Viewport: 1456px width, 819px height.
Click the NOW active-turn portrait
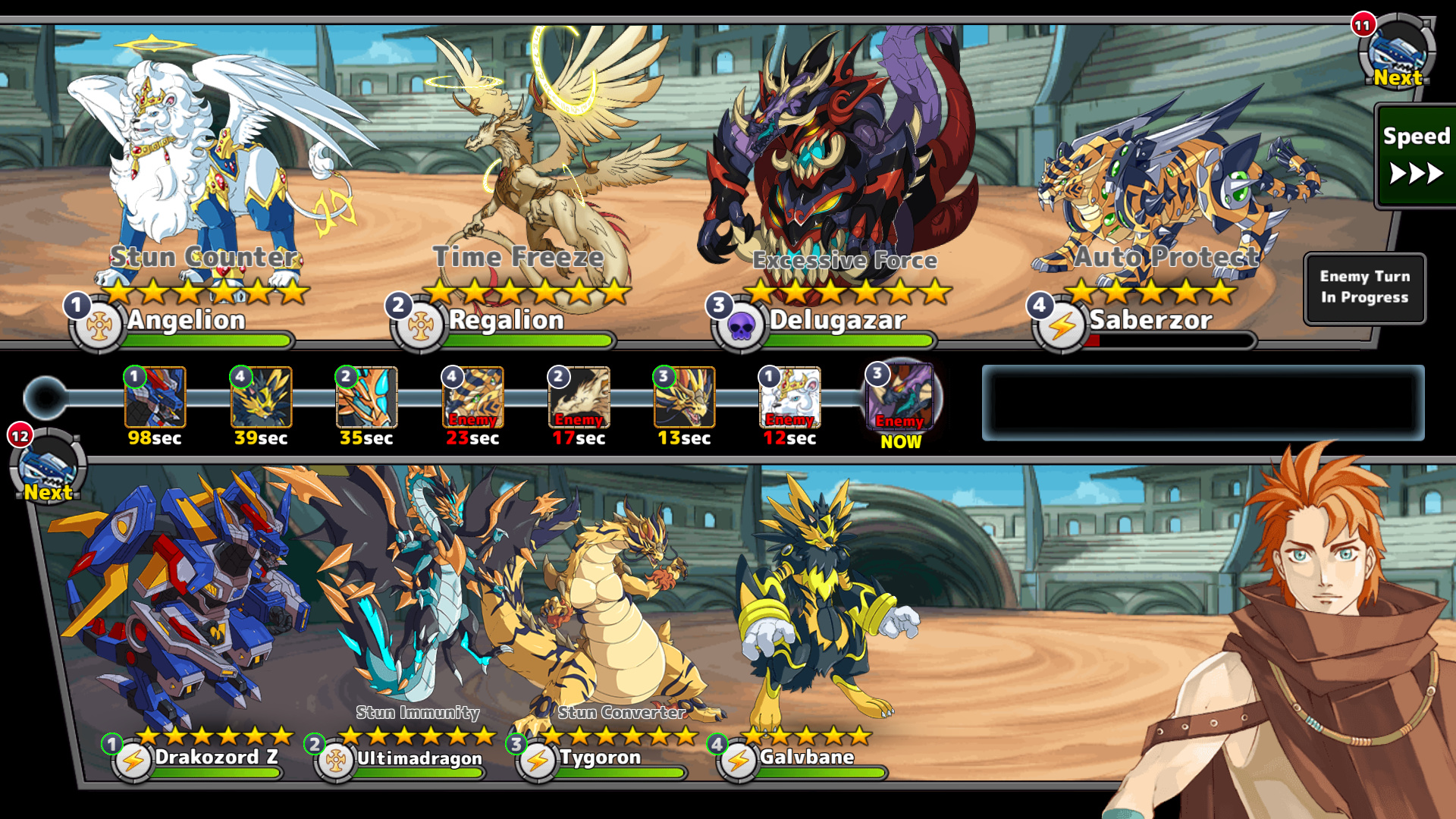tap(901, 397)
